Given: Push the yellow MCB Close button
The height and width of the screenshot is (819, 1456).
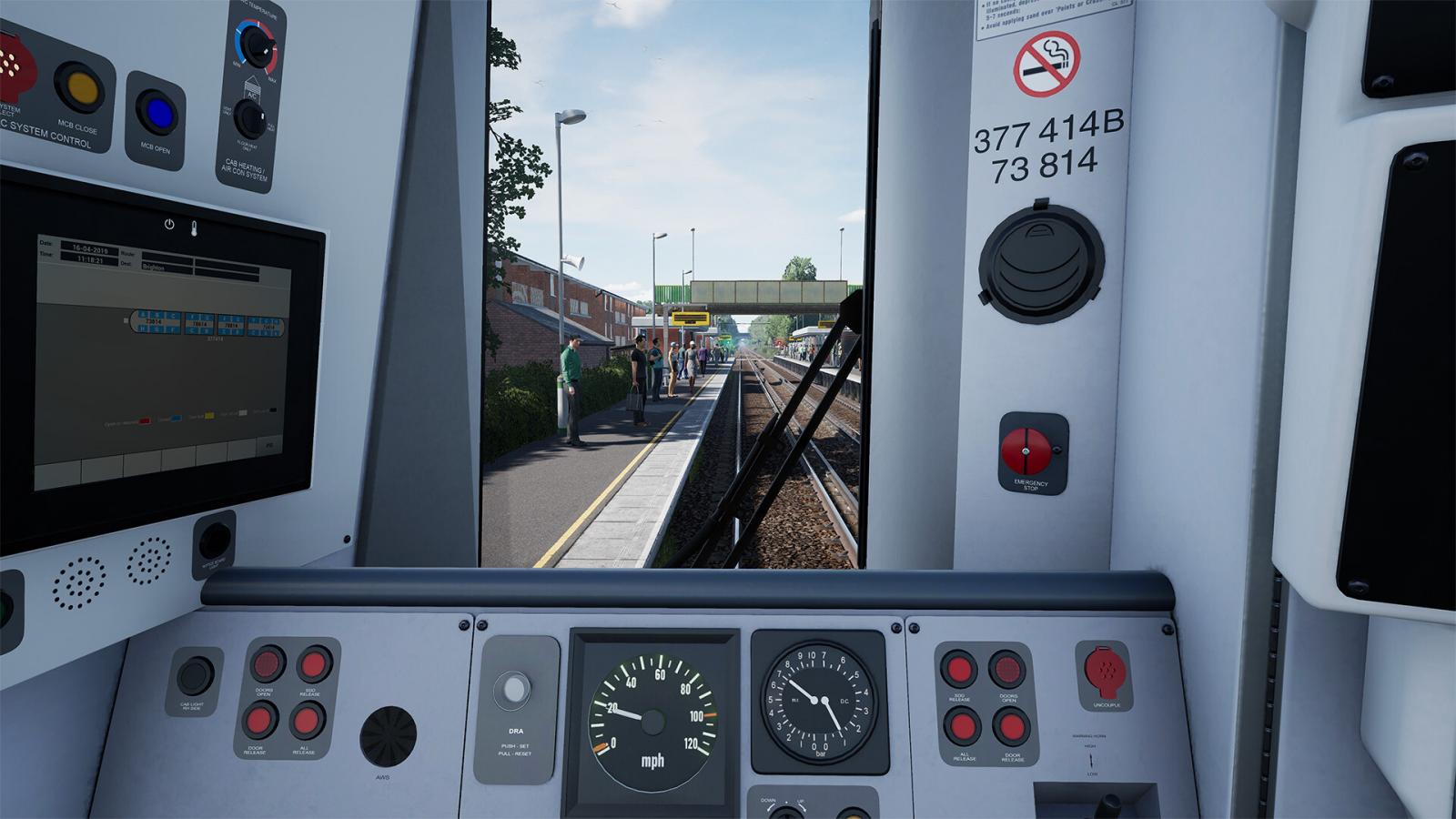Looking at the screenshot, I should [x=80, y=87].
